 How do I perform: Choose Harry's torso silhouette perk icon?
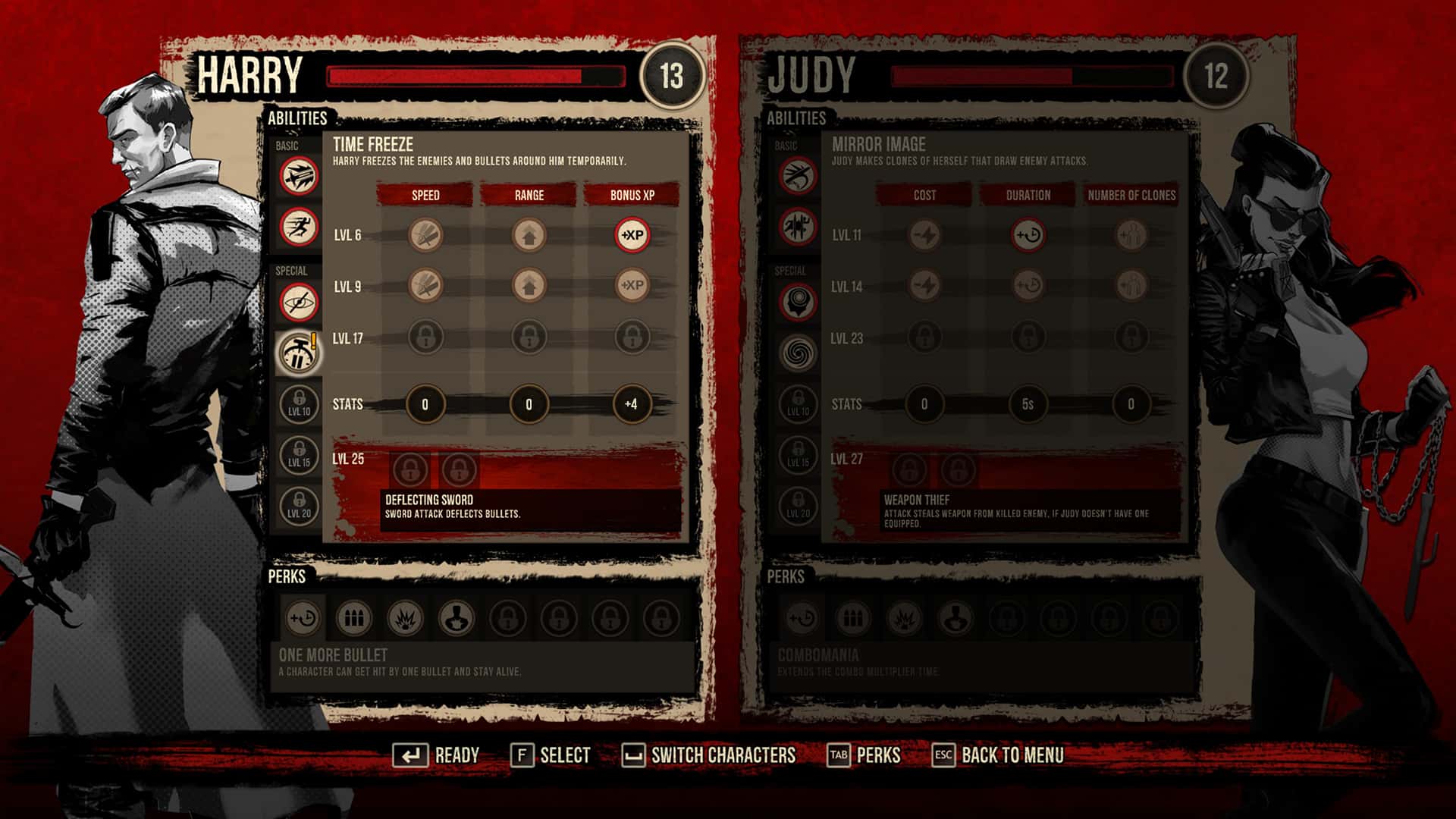point(456,619)
